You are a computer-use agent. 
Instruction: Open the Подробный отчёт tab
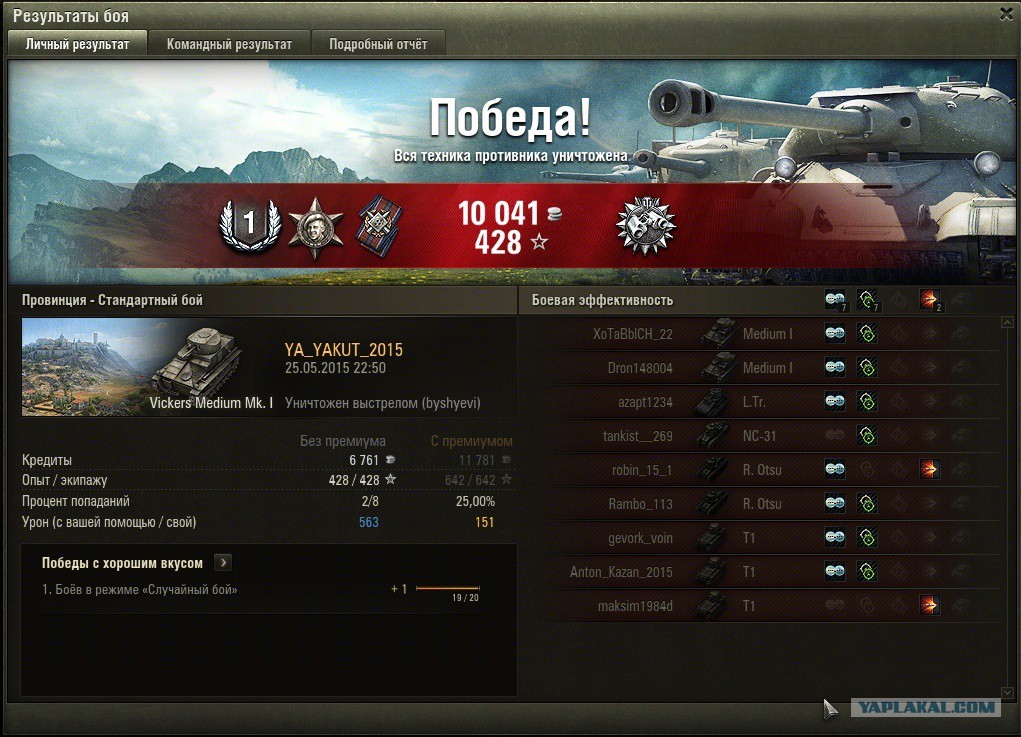(378, 44)
